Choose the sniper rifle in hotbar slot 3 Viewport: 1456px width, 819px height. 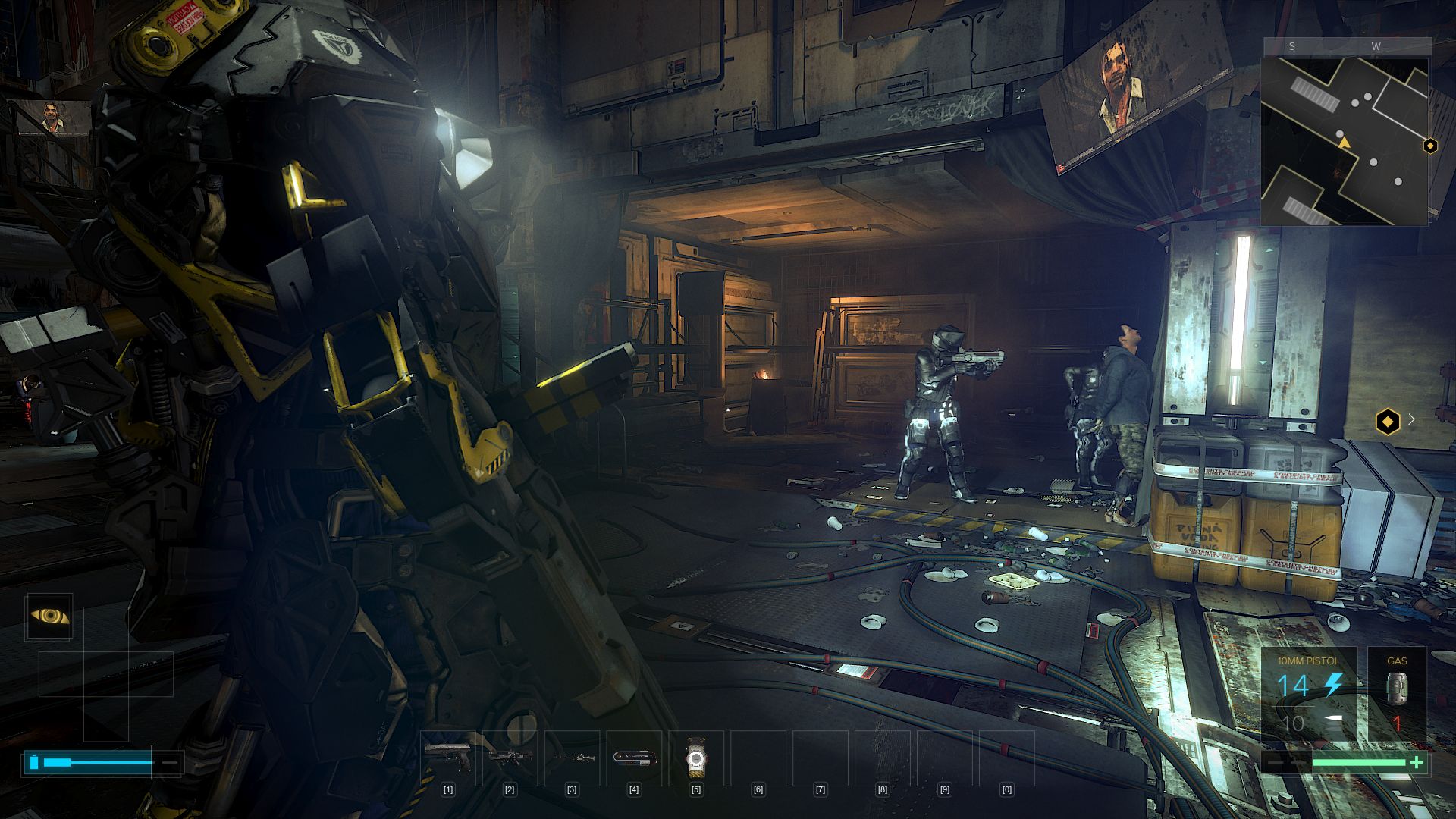tap(572, 757)
